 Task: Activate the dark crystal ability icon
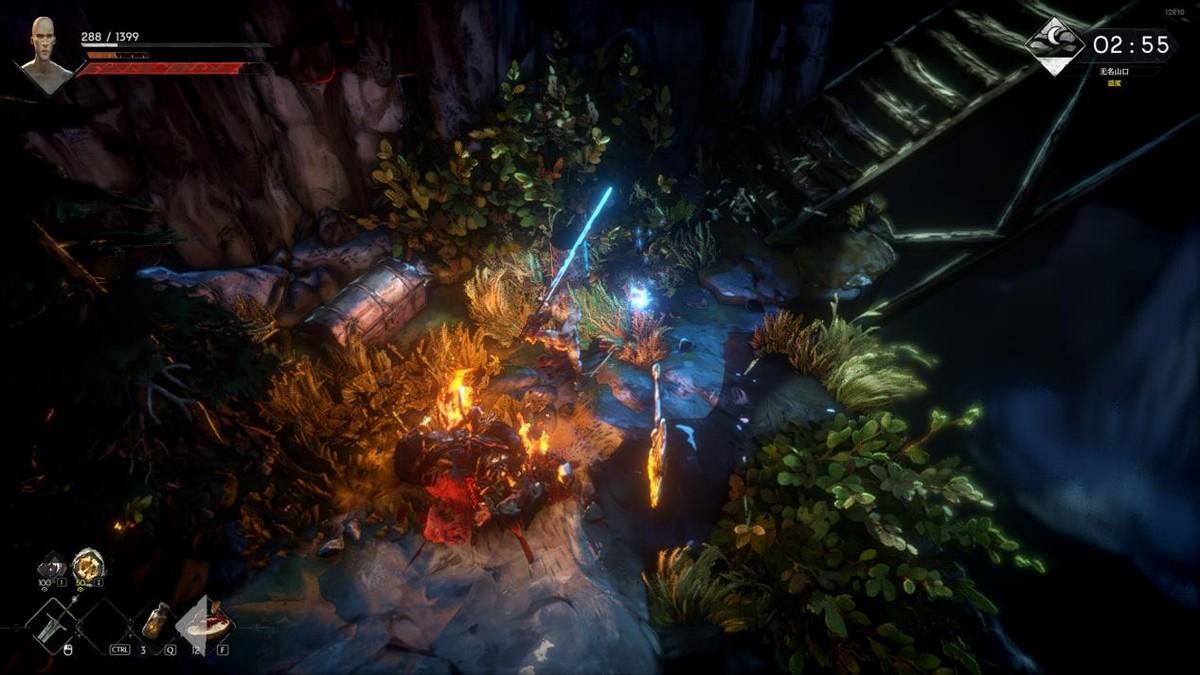[x=51, y=566]
